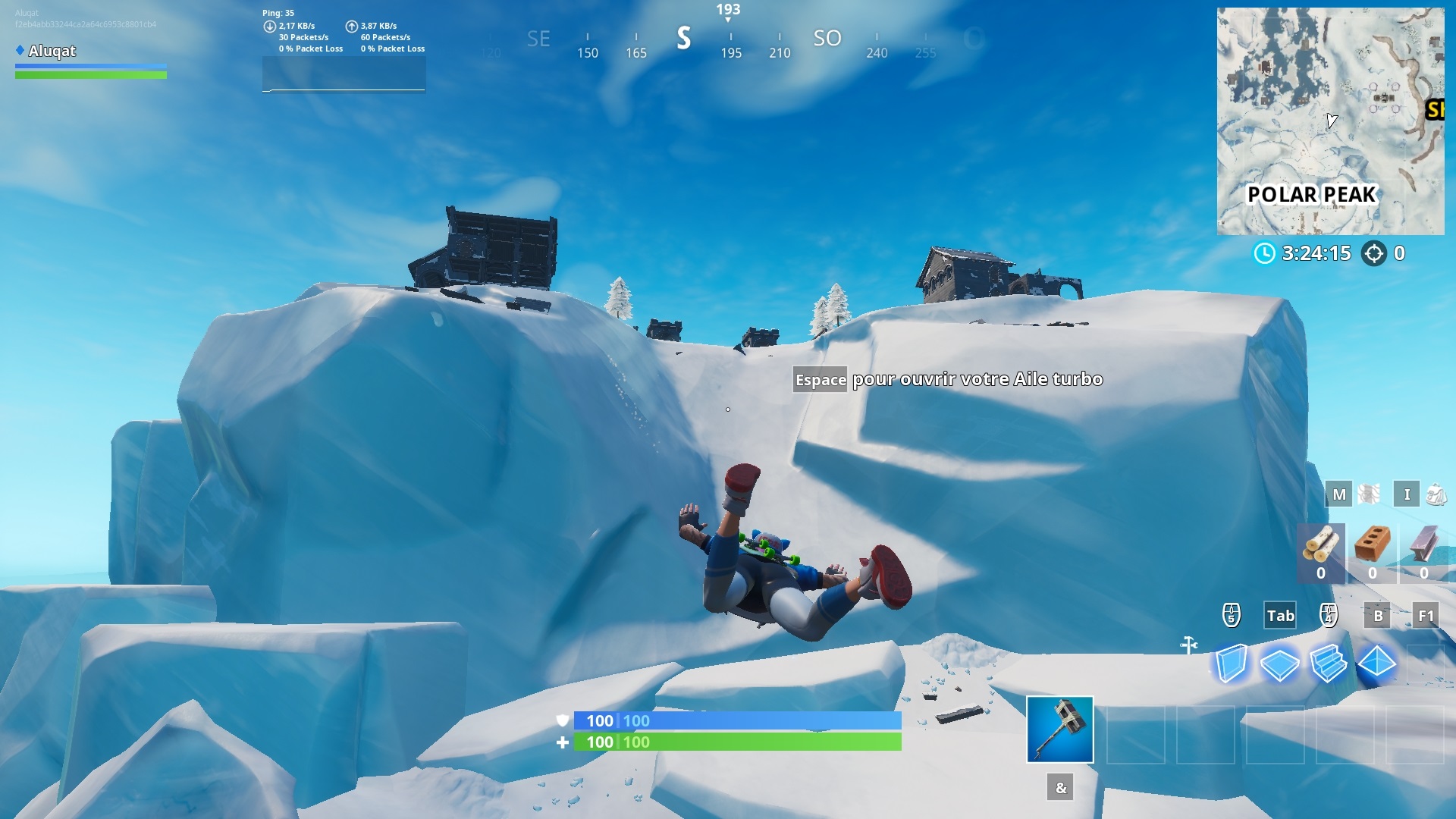Click the F1 keybind indicator
The width and height of the screenshot is (1456, 819).
point(1425,616)
